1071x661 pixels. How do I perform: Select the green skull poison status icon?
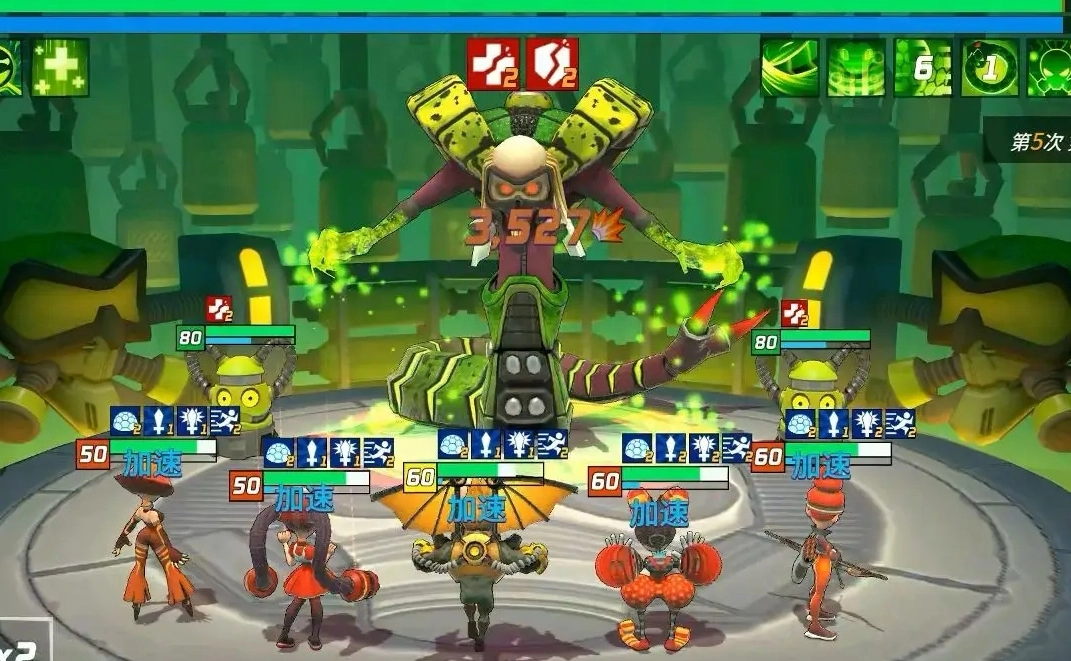pyautogui.click(x=1050, y=67)
